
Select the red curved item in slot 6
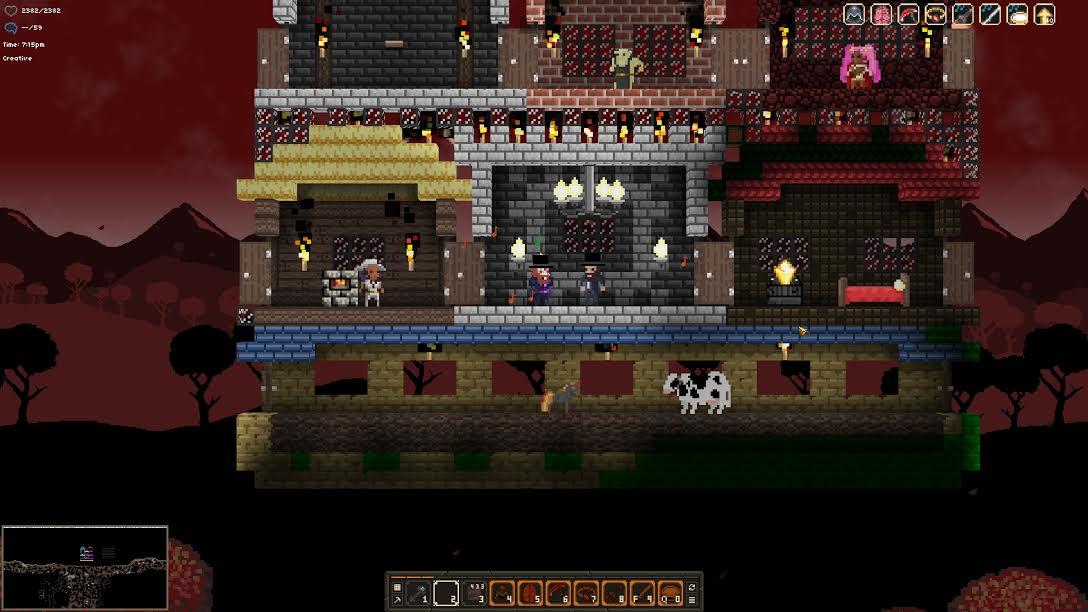(559, 591)
